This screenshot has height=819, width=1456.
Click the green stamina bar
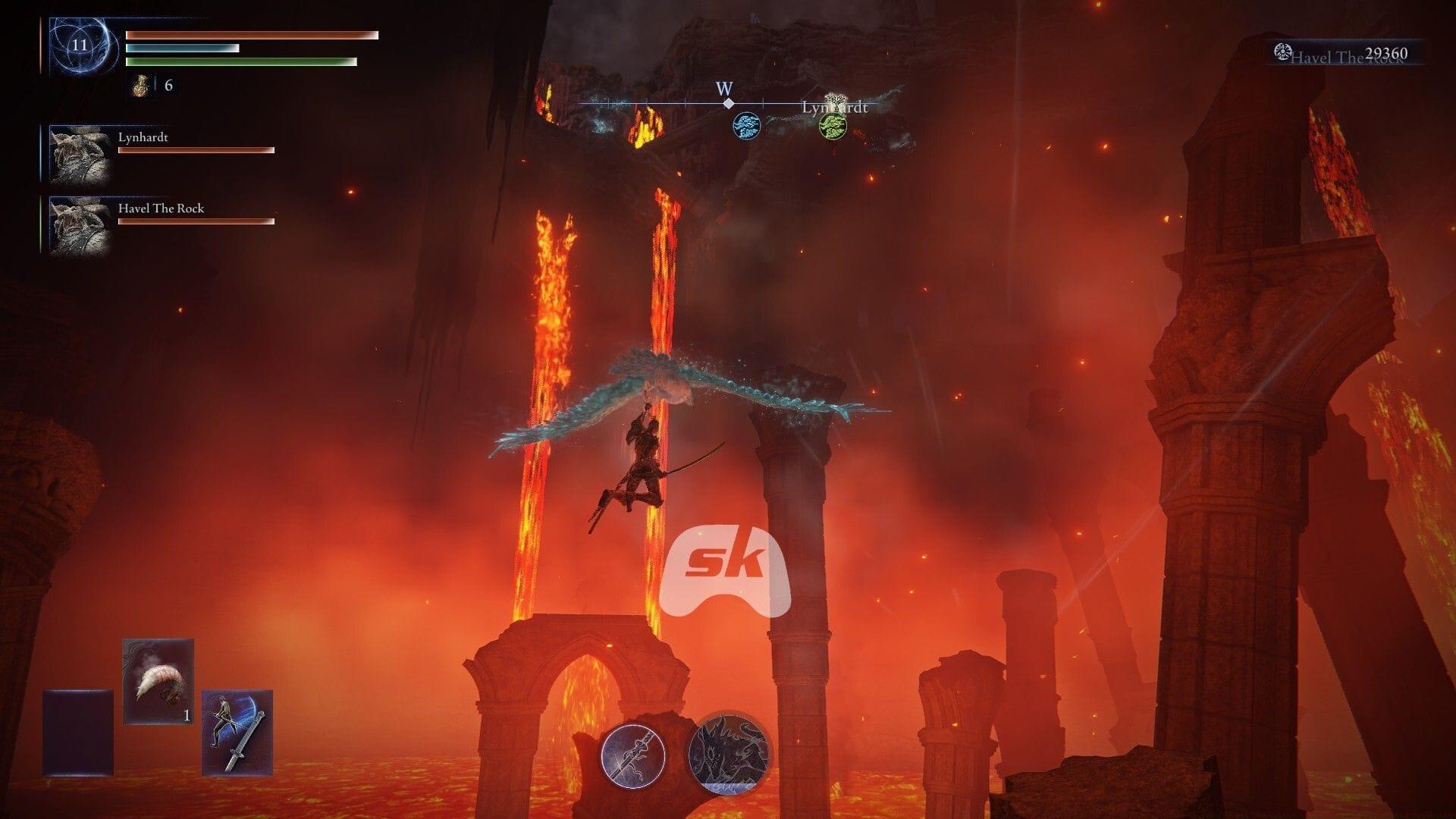click(240, 62)
